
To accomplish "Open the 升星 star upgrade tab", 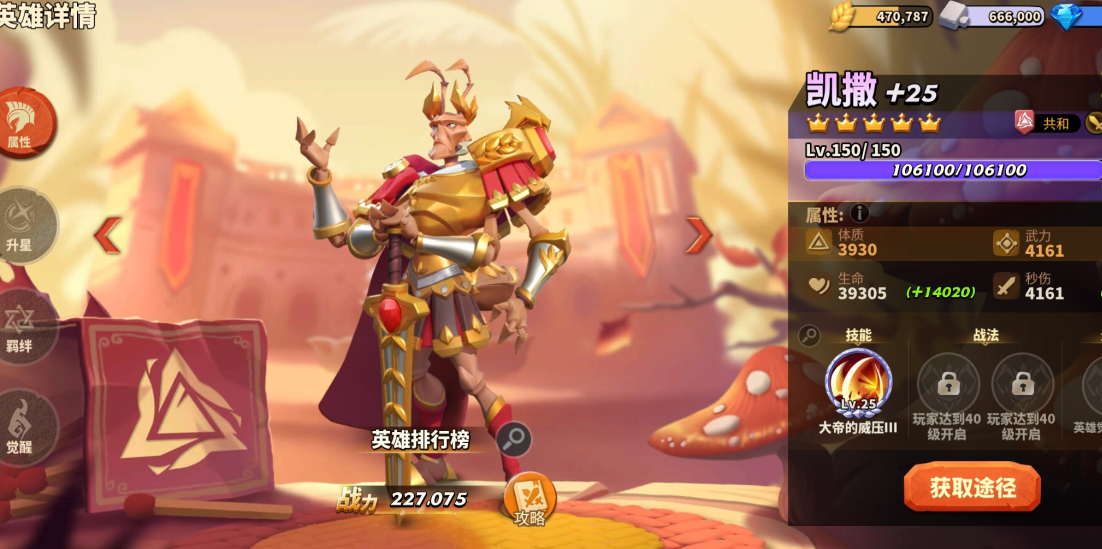I will point(22,225).
